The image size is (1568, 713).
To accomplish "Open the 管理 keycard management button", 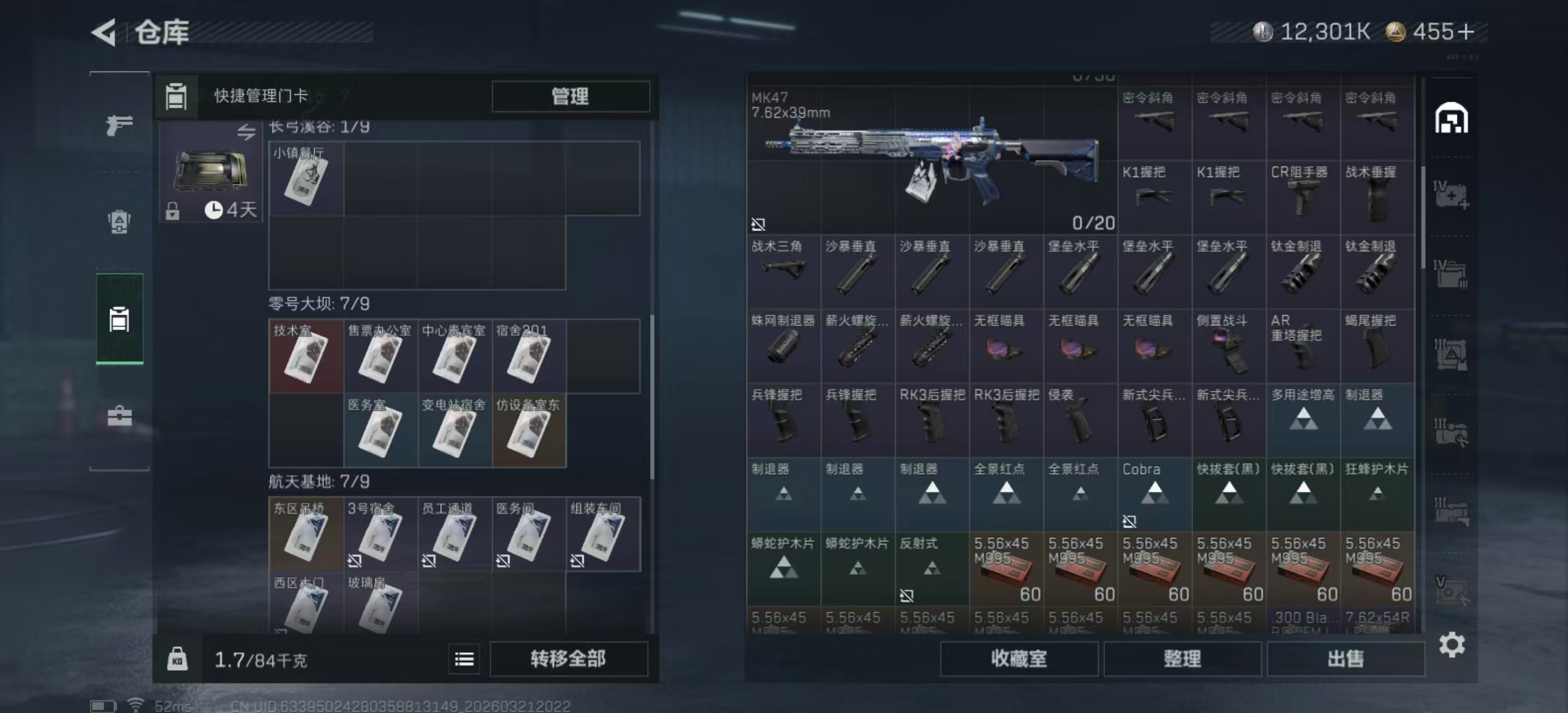I will [570, 96].
